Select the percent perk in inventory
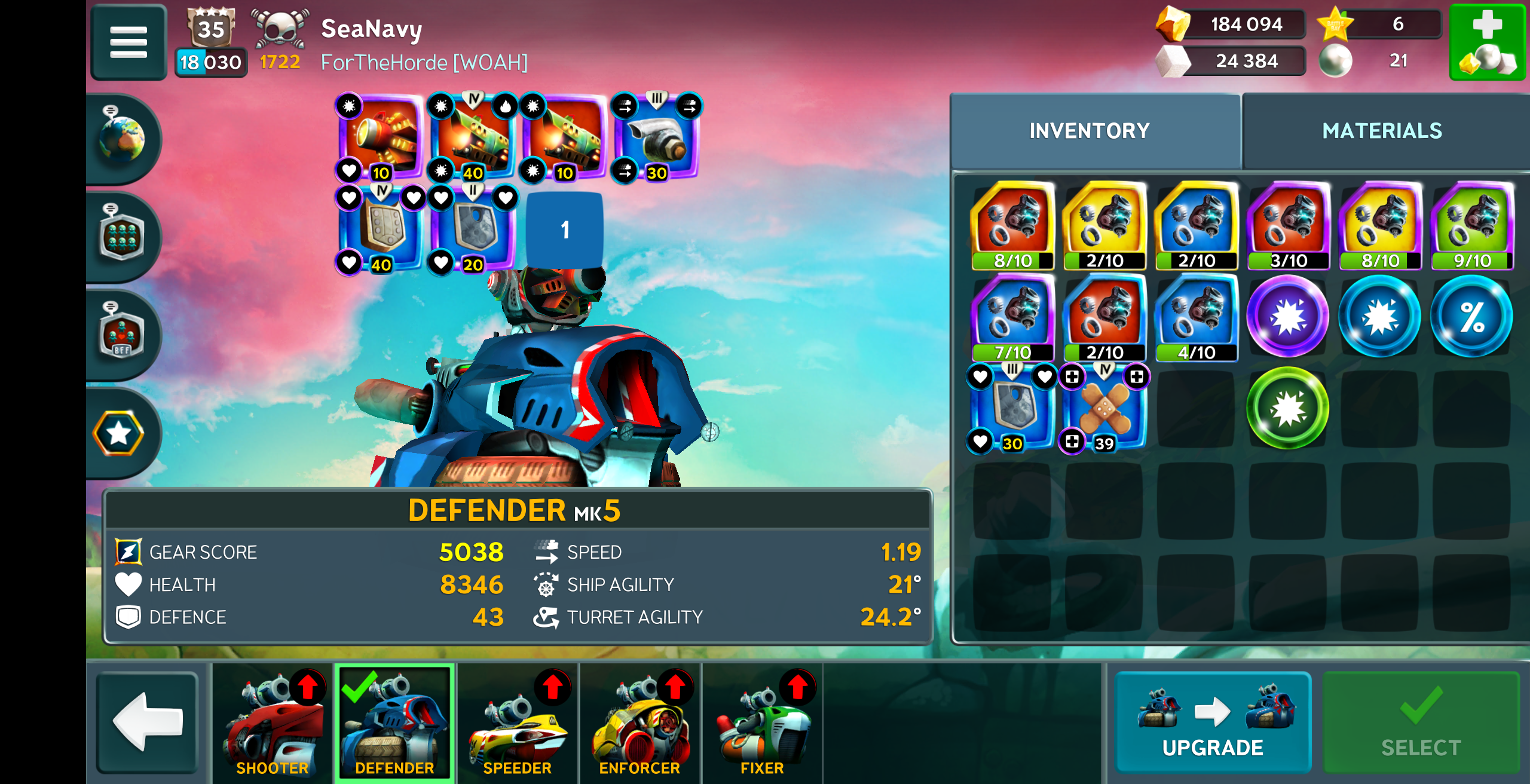The image size is (1530, 784). point(1471,317)
